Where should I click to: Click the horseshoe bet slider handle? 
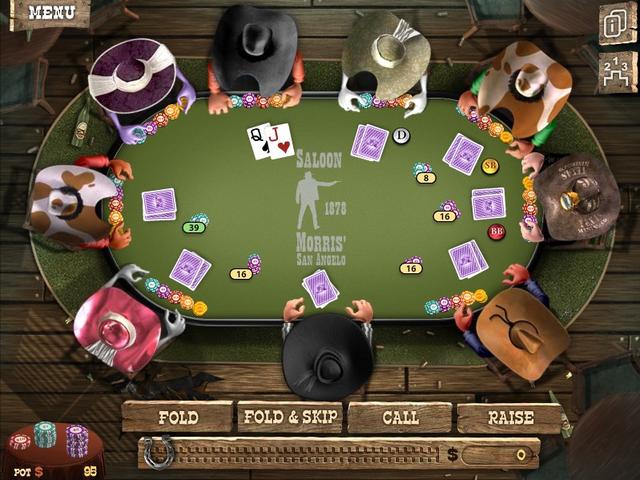154,453
